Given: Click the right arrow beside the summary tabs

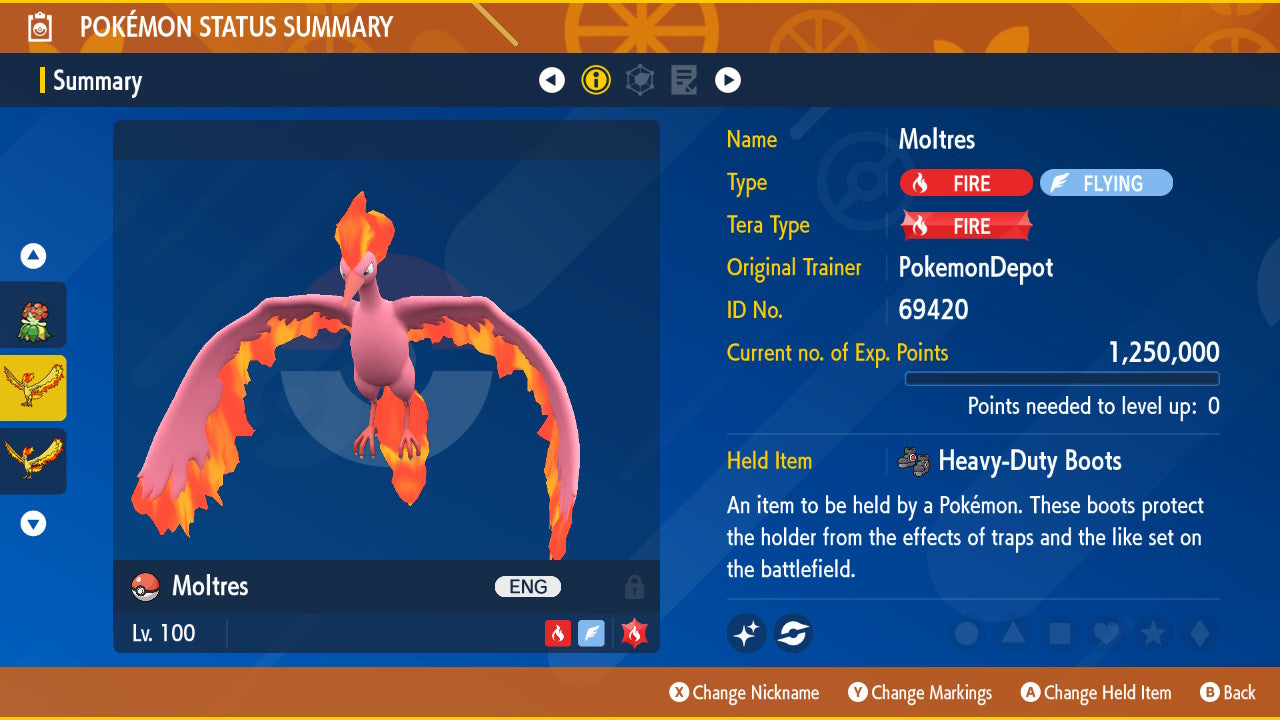Looking at the screenshot, I should (728, 80).
